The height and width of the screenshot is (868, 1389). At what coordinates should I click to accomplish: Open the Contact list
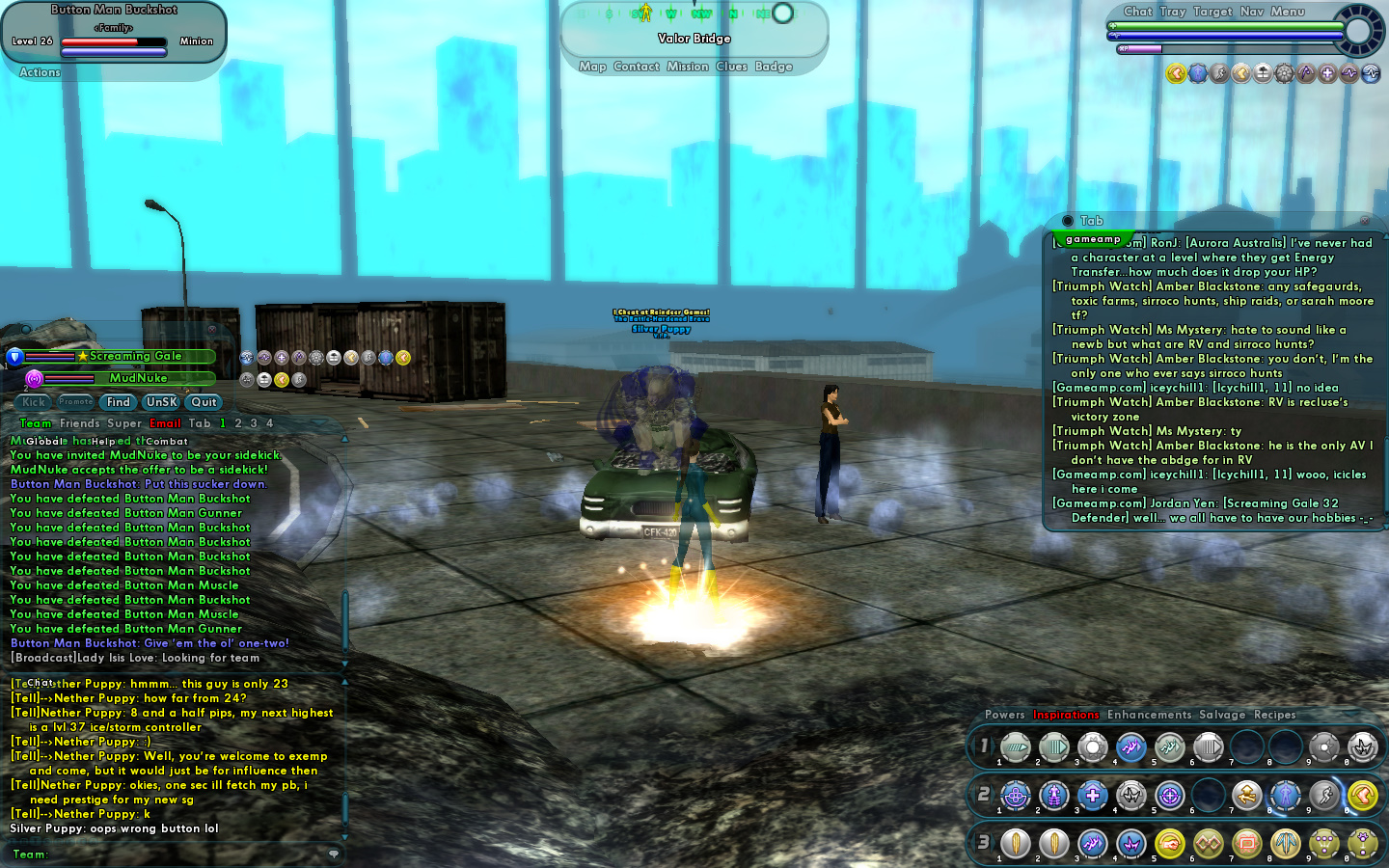coord(637,67)
